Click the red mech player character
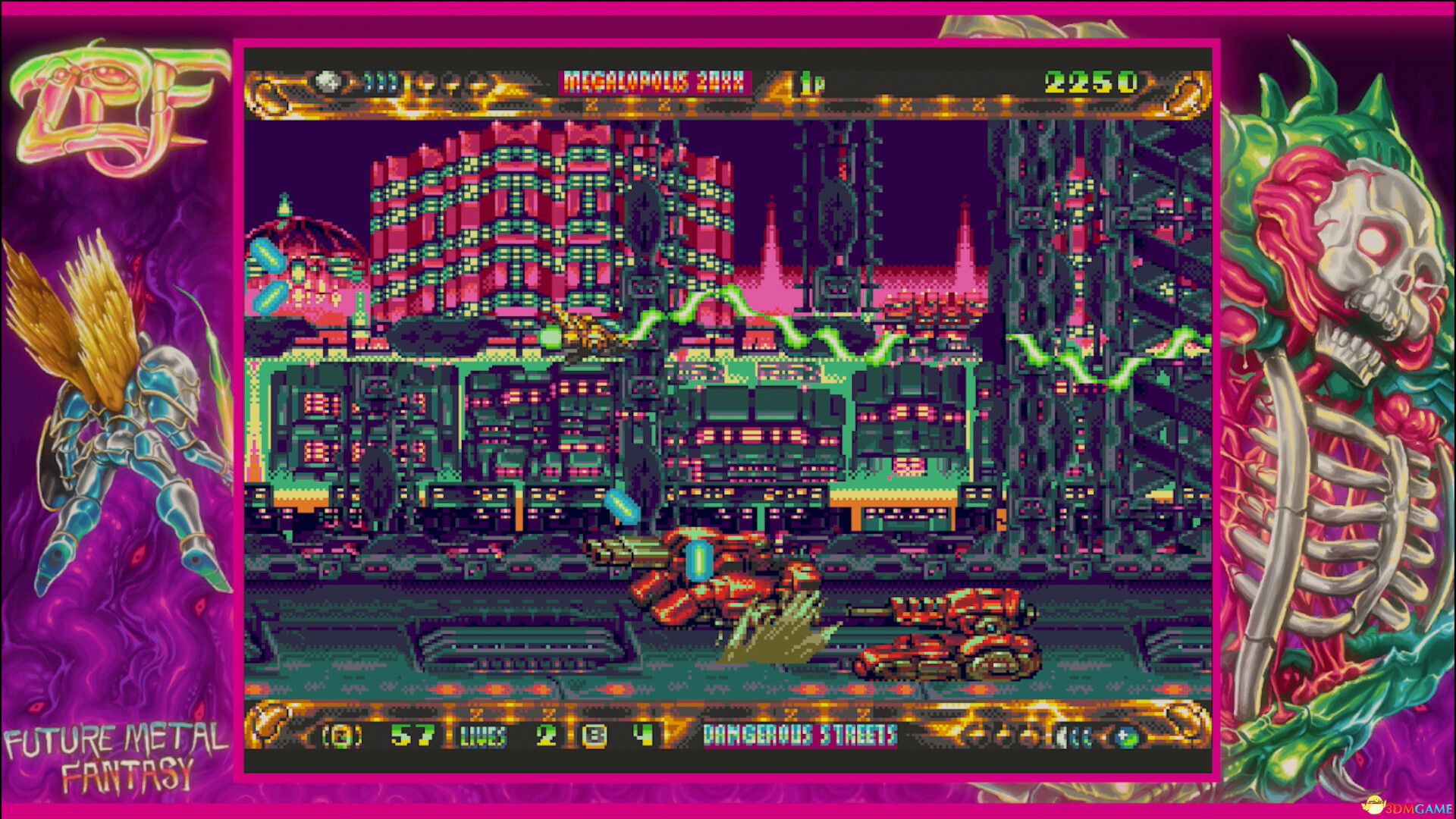1456x819 pixels. coord(705,576)
